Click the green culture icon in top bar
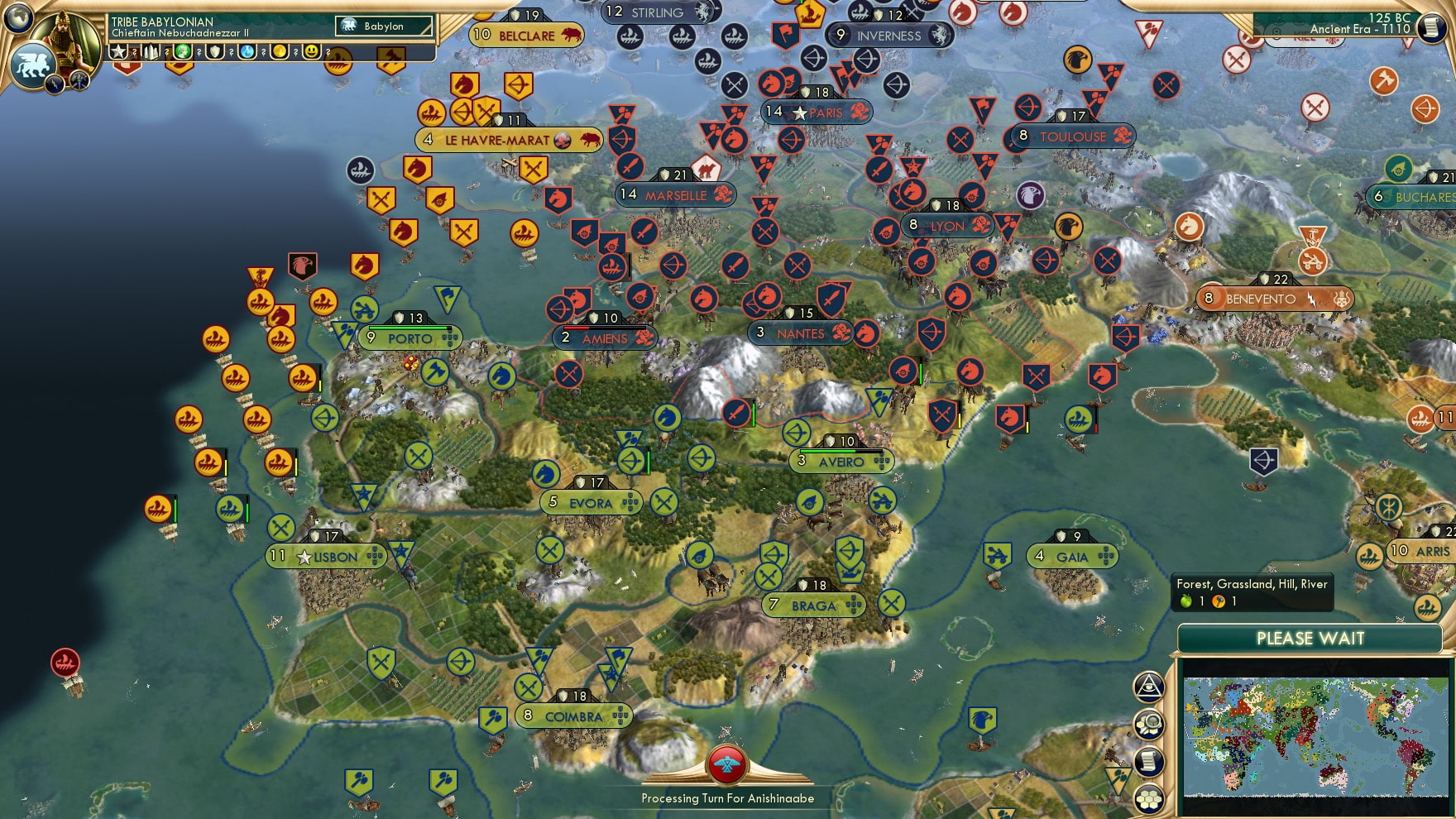This screenshot has height=819, width=1456. pos(184,53)
